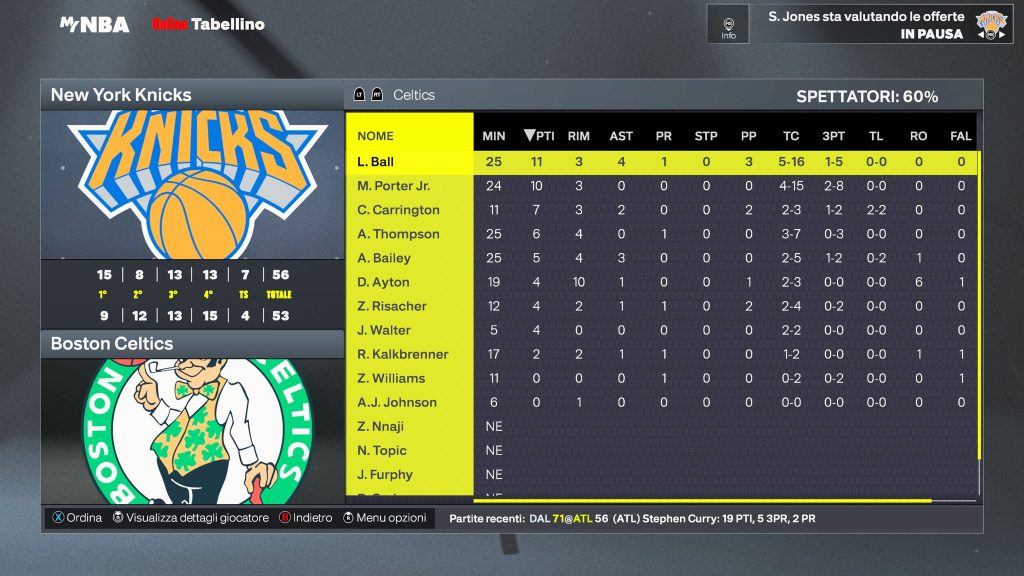Choose Z. Williams from the box score
Screen dimensions: 1024x576
[391, 378]
